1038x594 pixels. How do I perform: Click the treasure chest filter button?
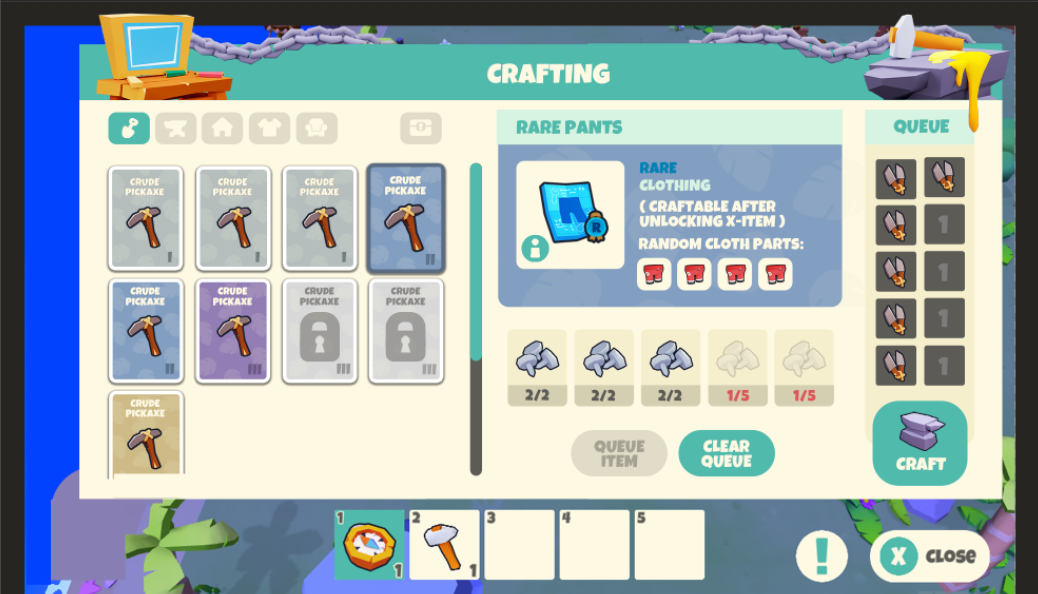coord(421,128)
